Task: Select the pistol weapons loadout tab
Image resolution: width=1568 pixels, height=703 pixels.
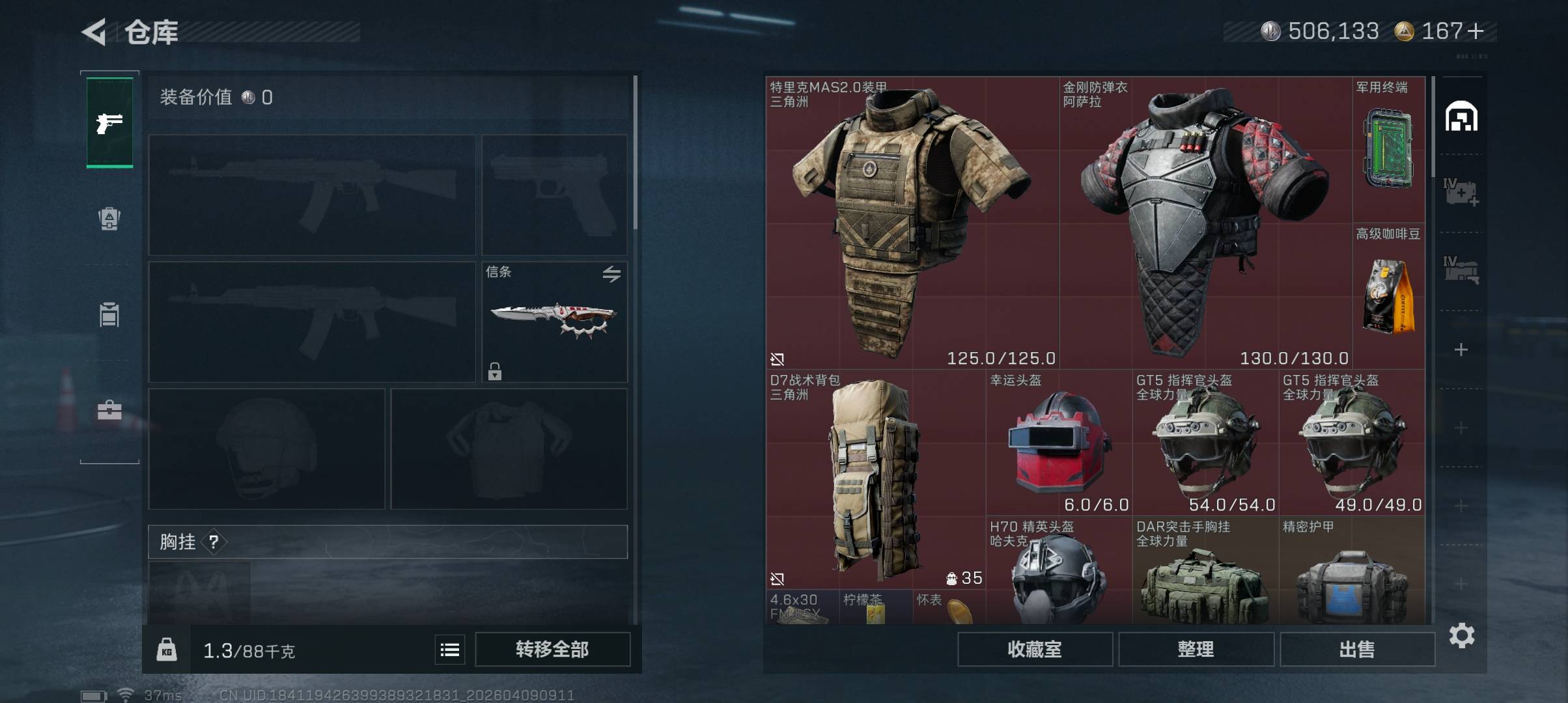Action: [x=109, y=122]
